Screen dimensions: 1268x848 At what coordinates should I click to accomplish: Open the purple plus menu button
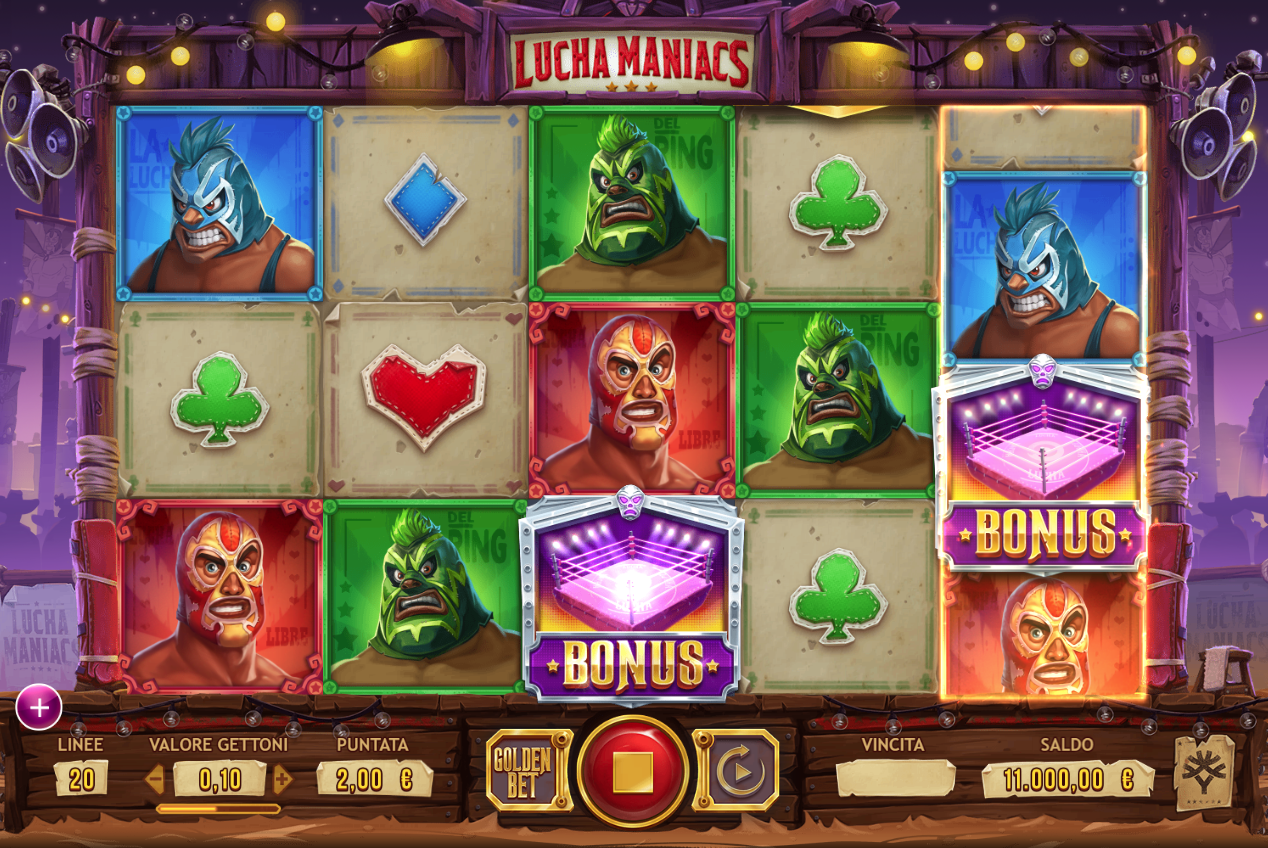pyautogui.click(x=39, y=708)
